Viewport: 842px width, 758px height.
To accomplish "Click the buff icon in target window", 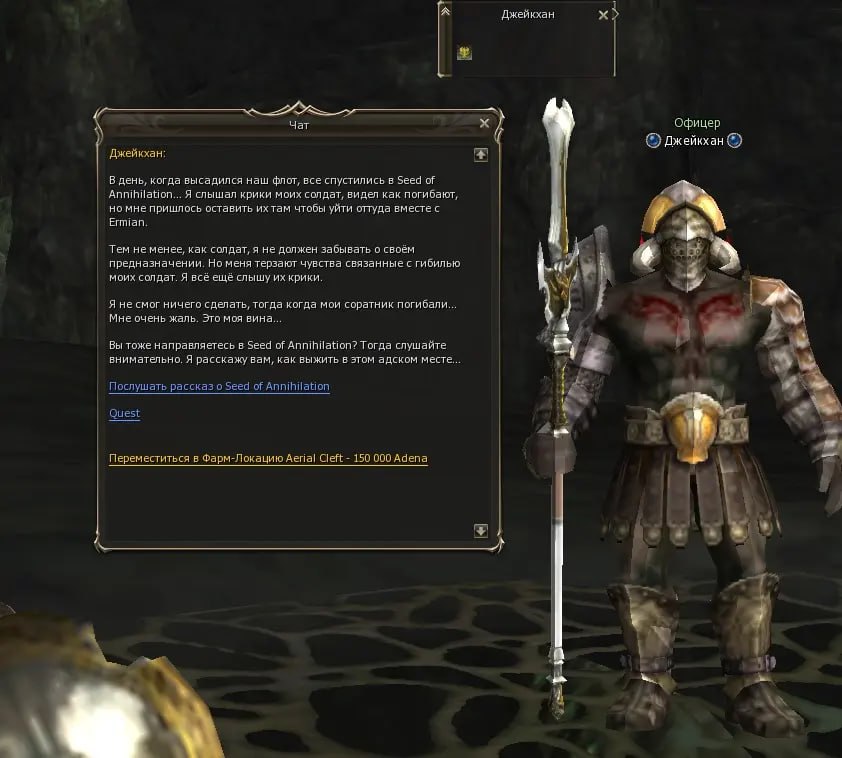I will coord(464,53).
